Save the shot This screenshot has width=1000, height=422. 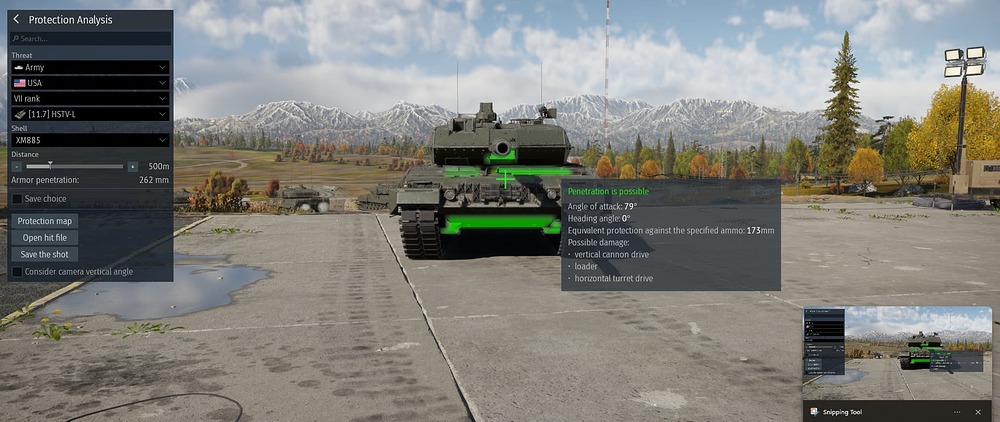(44, 254)
